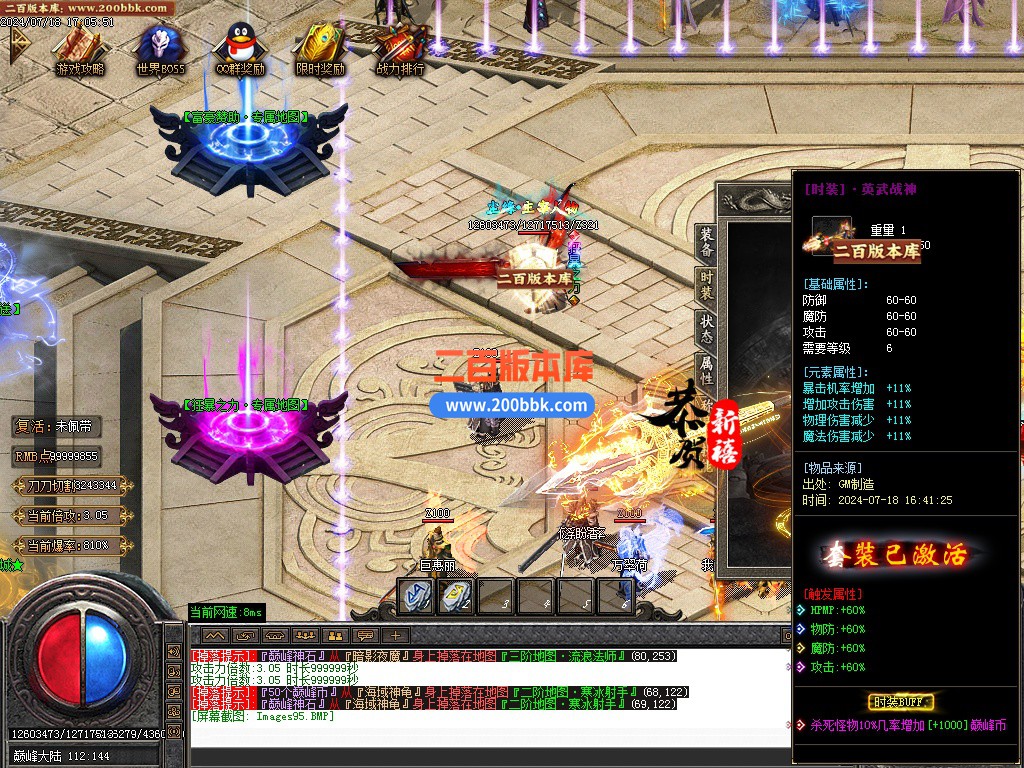Switch to the 时装 fashion tab
1024x768 pixels.
click(706, 285)
